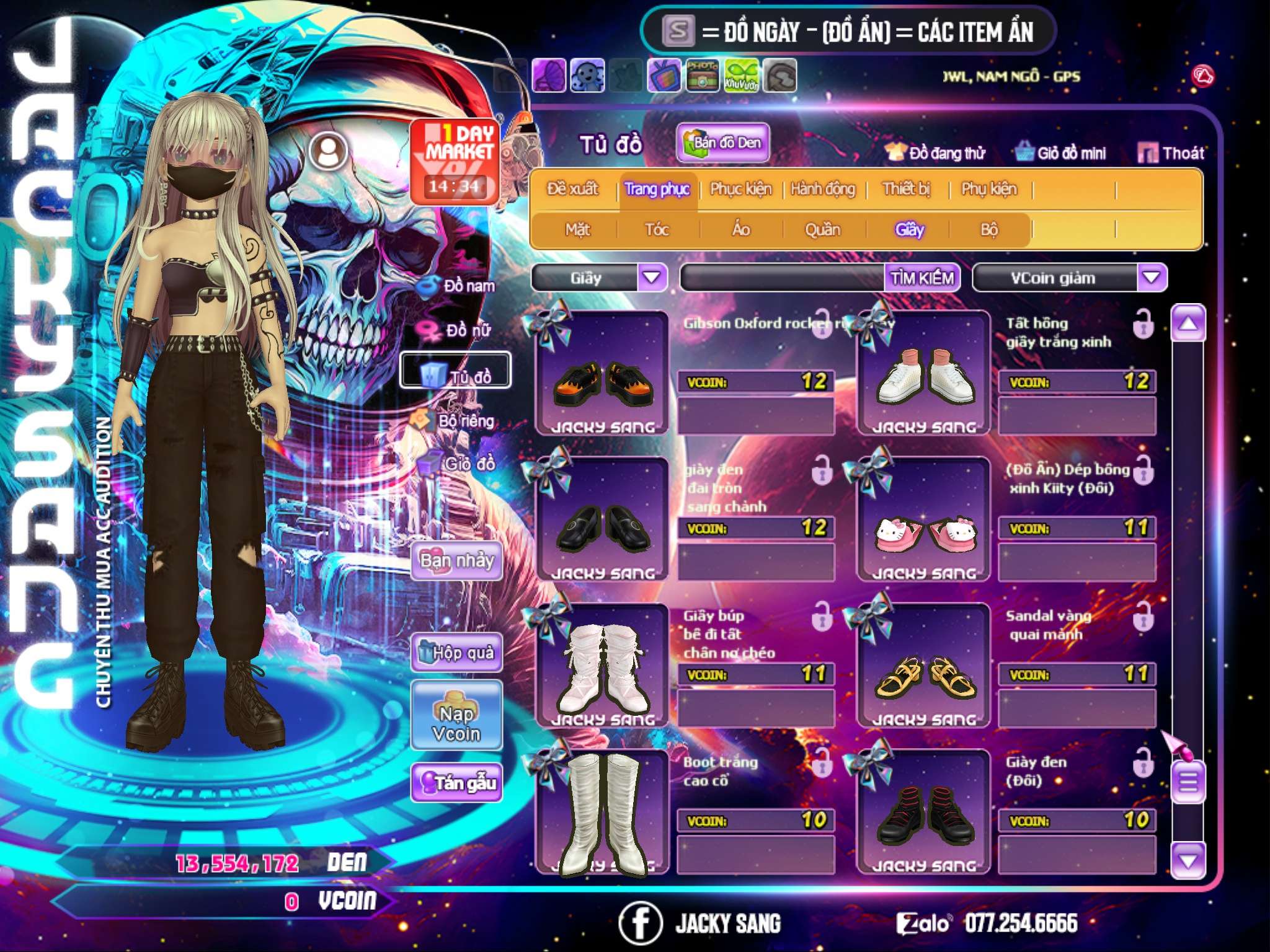Select the Hello Kitty slippers item

click(923, 532)
